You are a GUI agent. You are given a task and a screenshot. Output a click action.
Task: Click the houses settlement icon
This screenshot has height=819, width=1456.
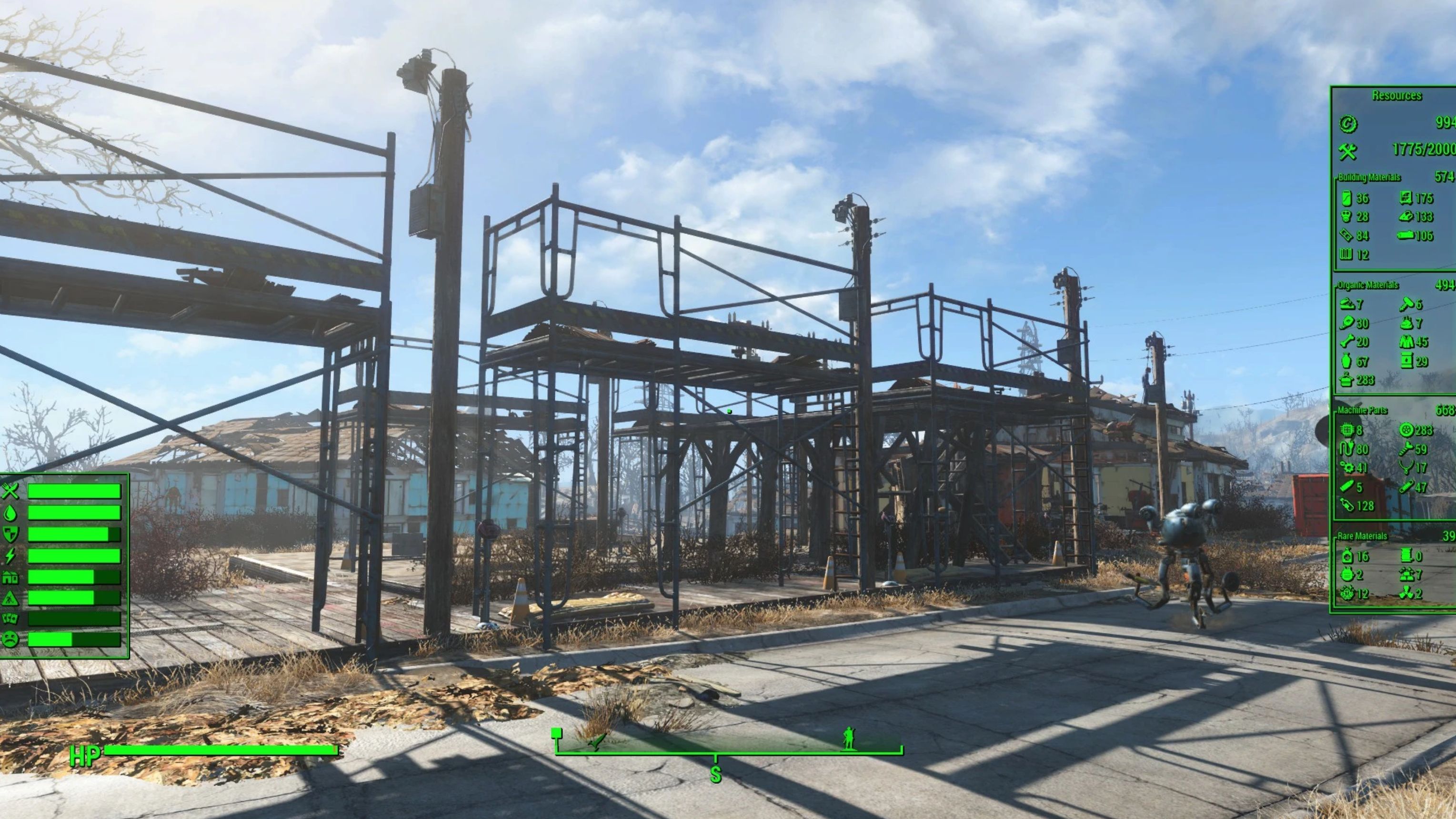click(10, 577)
